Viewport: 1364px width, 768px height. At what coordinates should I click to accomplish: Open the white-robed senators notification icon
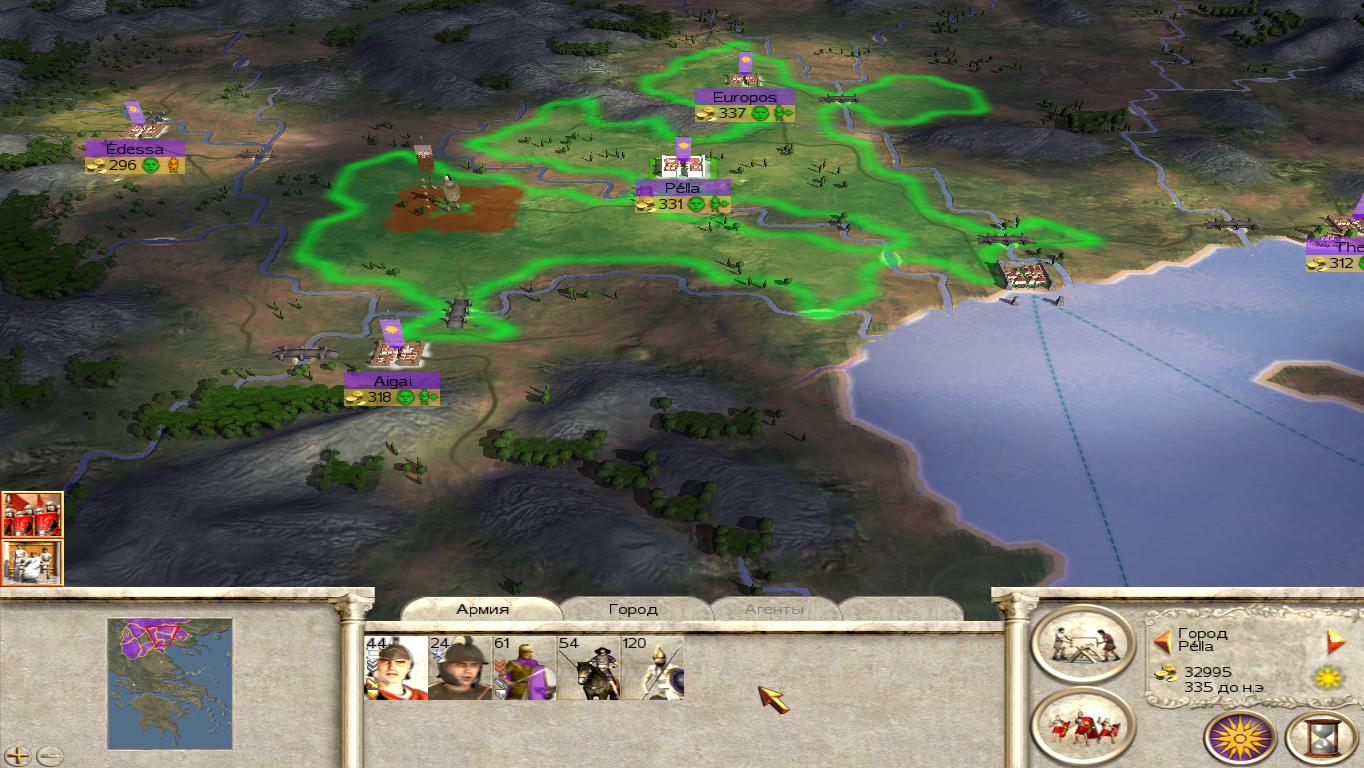32,562
